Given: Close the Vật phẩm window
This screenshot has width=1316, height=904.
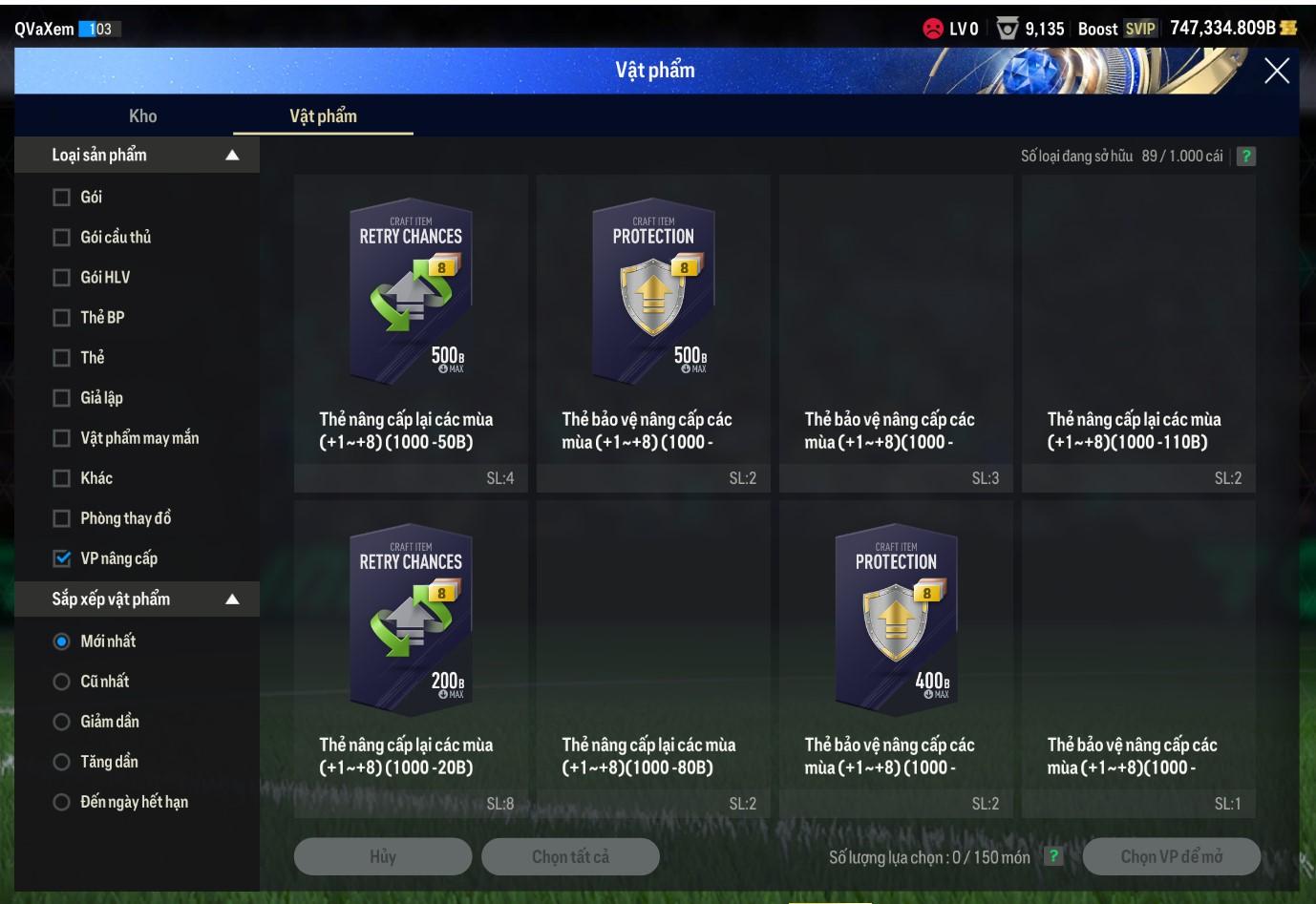Looking at the screenshot, I should coord(1277,71).
